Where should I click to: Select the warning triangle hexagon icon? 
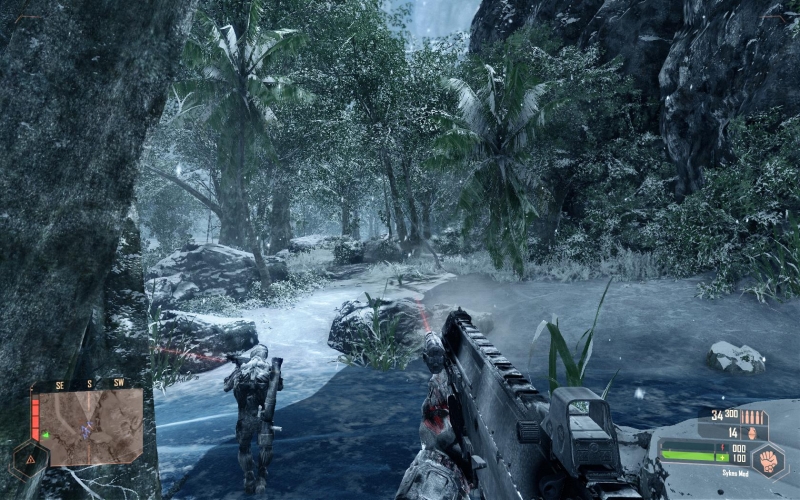click(x=28, y=460)
